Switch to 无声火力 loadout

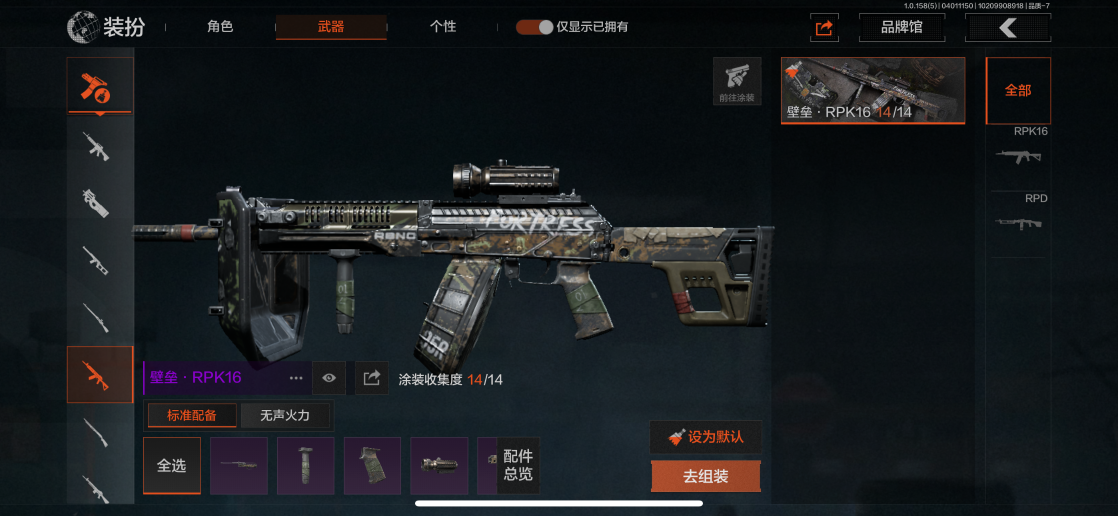(285, 415)
